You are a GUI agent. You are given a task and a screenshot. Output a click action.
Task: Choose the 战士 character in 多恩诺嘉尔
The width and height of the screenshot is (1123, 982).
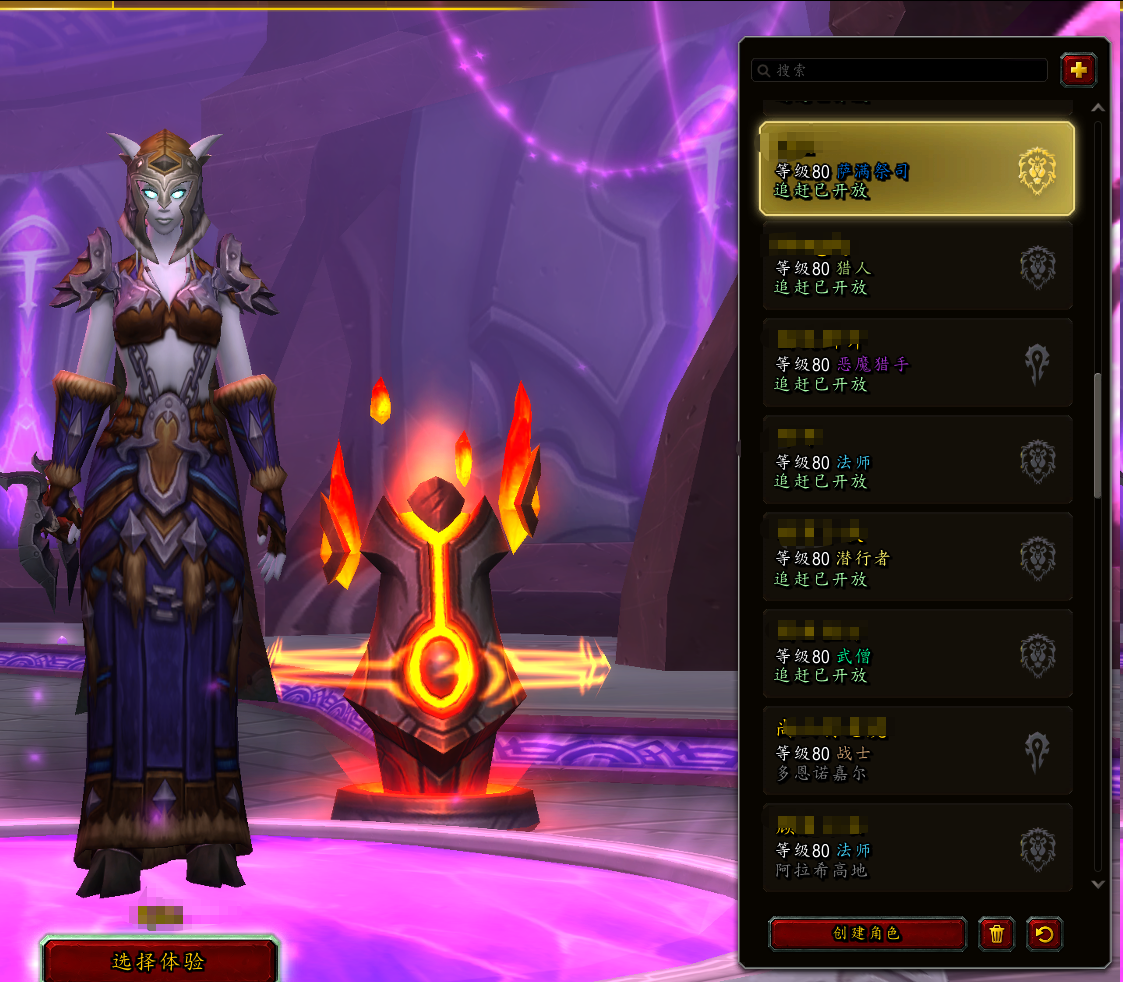pos(916,751)
